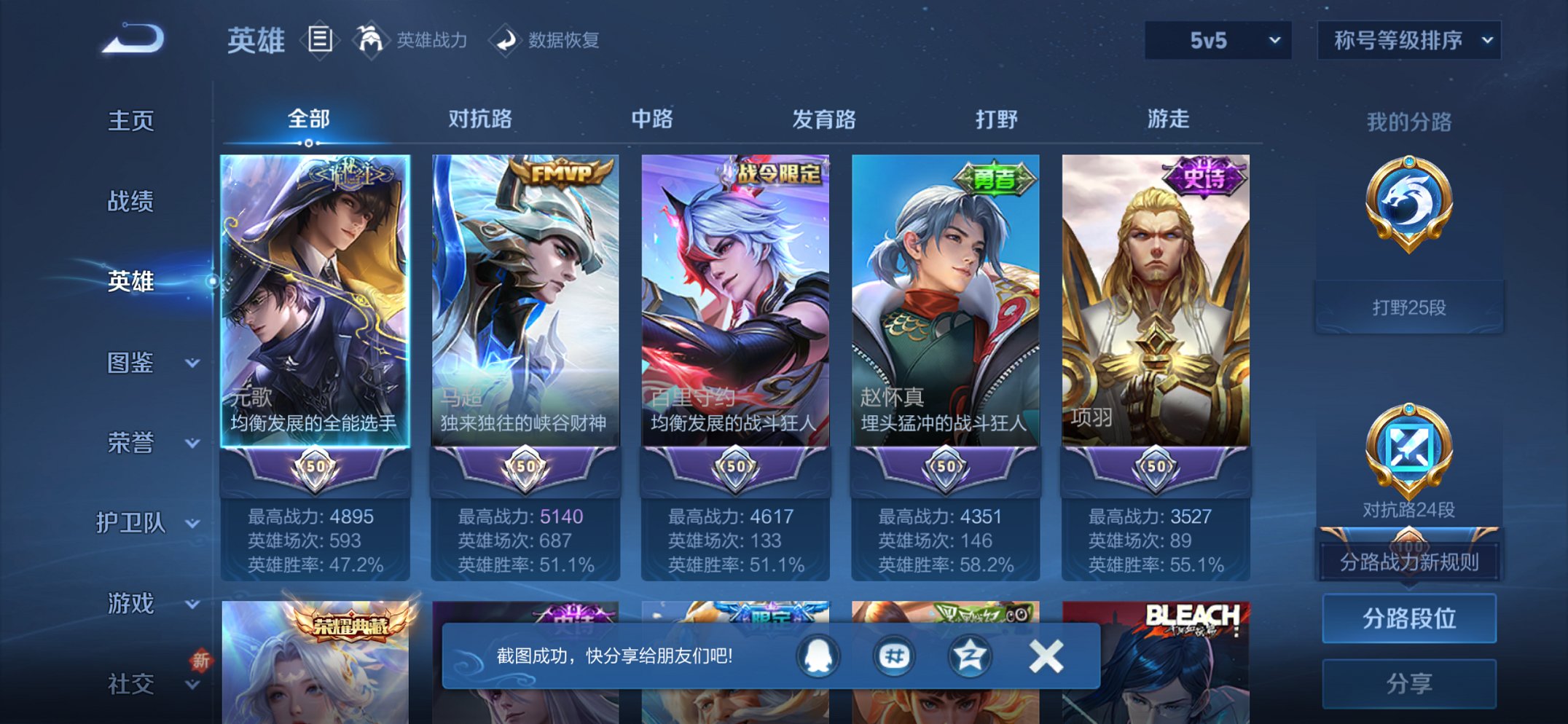The image size is (1568, 724).
Task: Click the hero handbook icon beside 英雄 title
Action: click(321, 40)
